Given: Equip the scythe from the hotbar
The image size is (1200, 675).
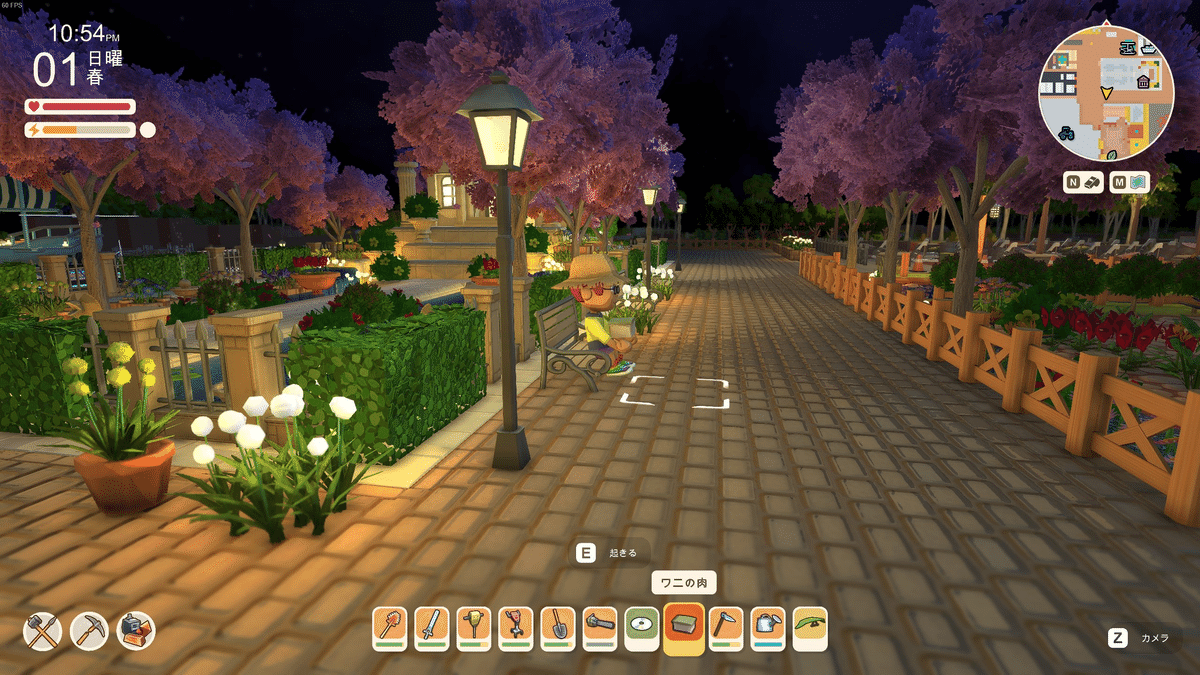Looking at the screenshot, I should coord(726,628).
